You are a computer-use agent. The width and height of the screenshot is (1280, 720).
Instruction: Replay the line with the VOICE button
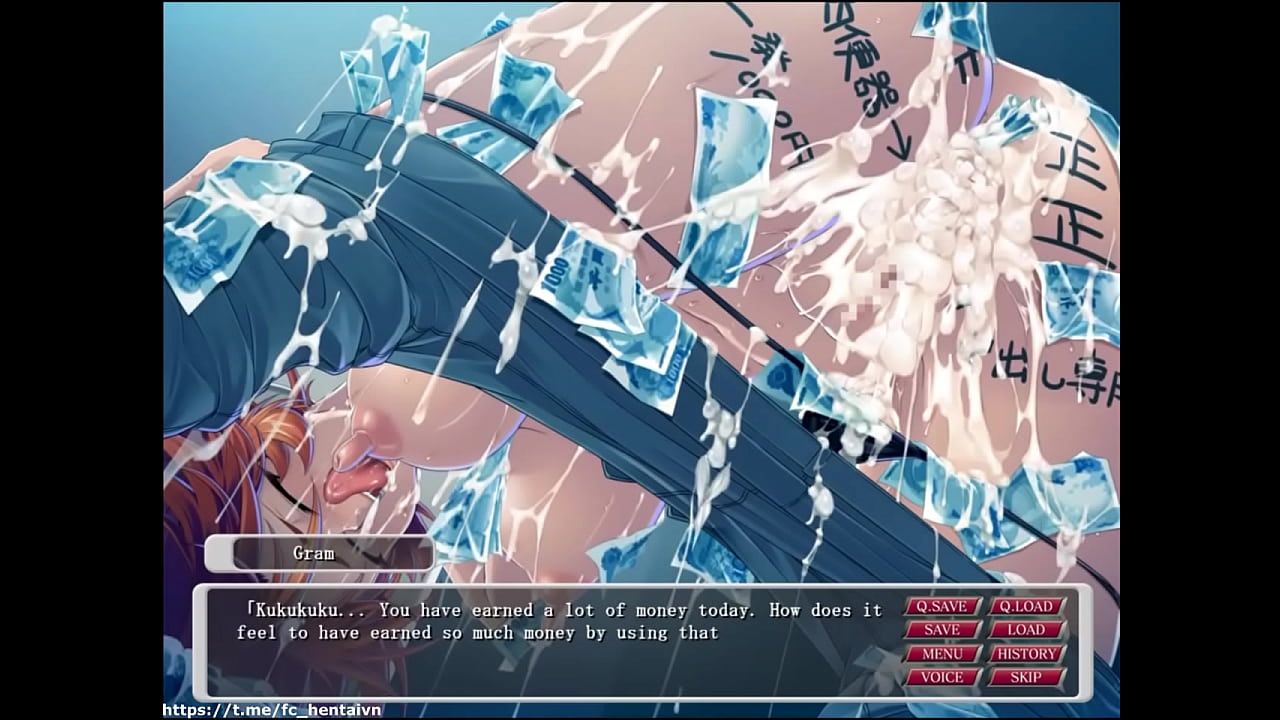(x=942, y=677)
